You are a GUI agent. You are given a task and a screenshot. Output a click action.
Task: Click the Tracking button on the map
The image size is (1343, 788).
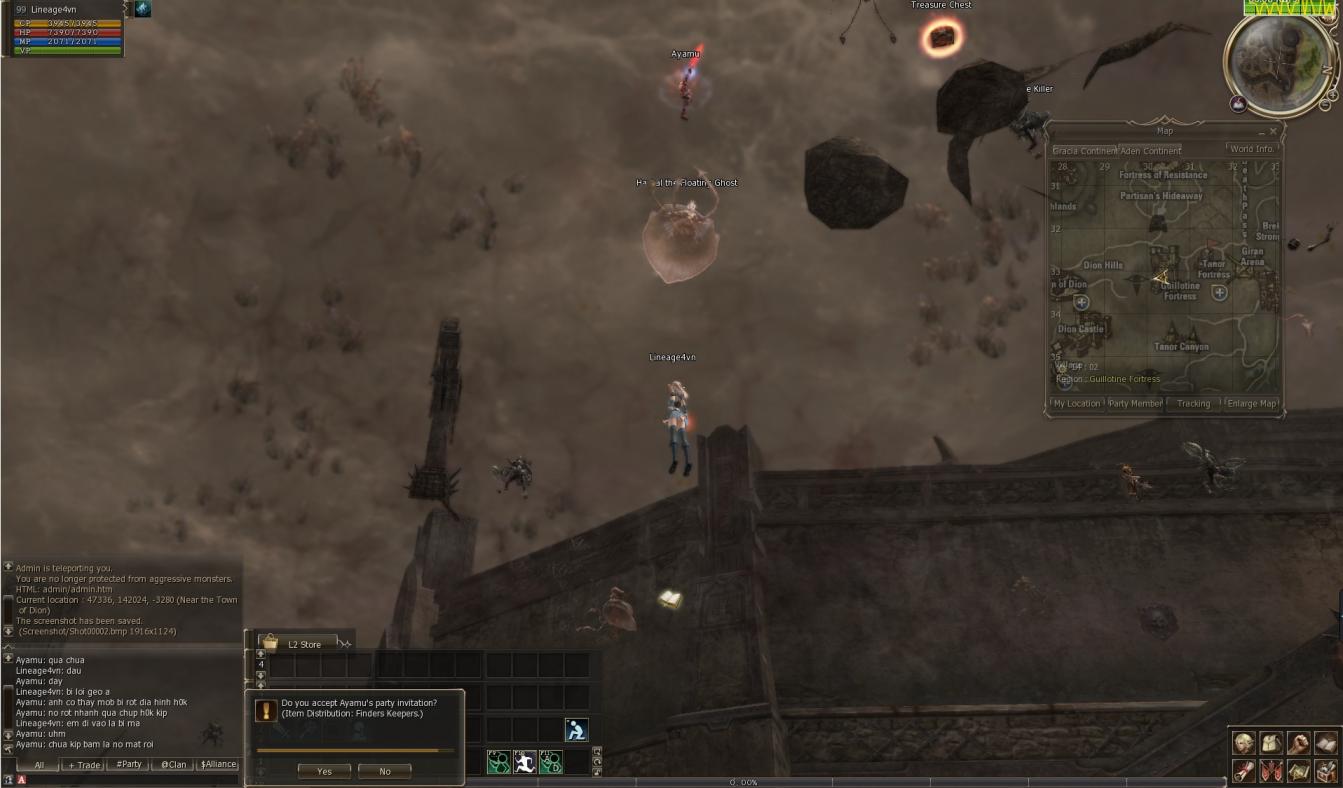[x=1193, y=404]
